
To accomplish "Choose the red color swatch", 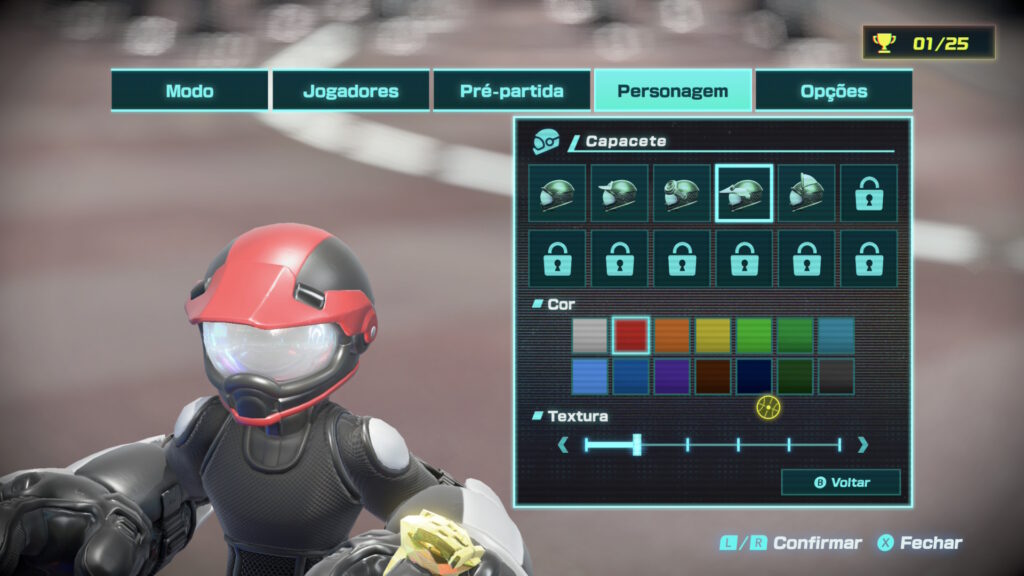I will click(x=631, y=335).
